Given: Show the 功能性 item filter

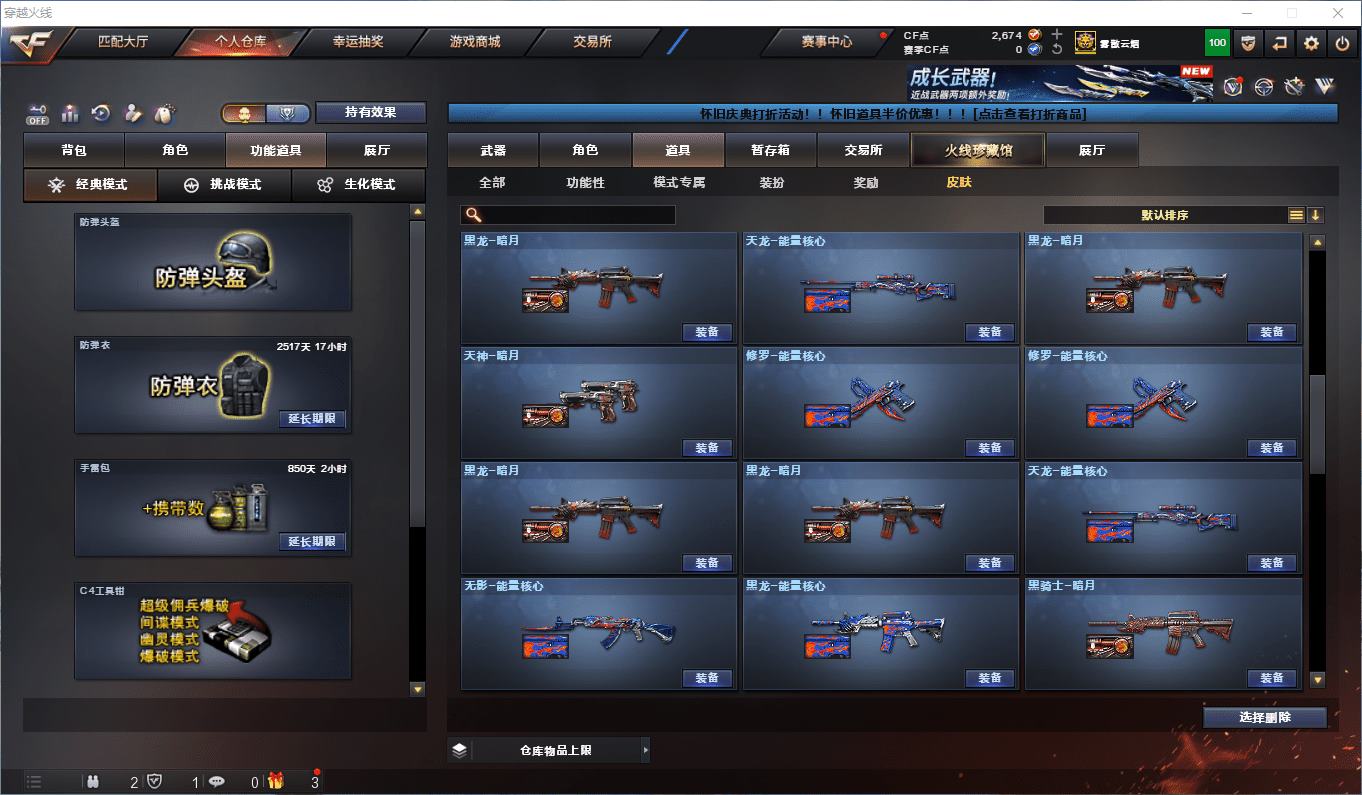Looking at the screenshot, I should pos(585,183).
